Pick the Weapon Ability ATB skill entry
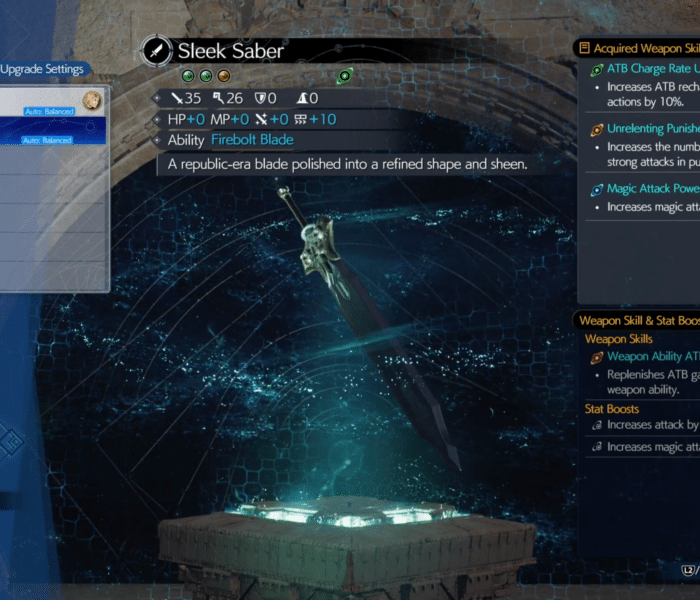Image resolution: width=700 pixels, height=600 pixels. pyautogui.click(x=650, y=356)
